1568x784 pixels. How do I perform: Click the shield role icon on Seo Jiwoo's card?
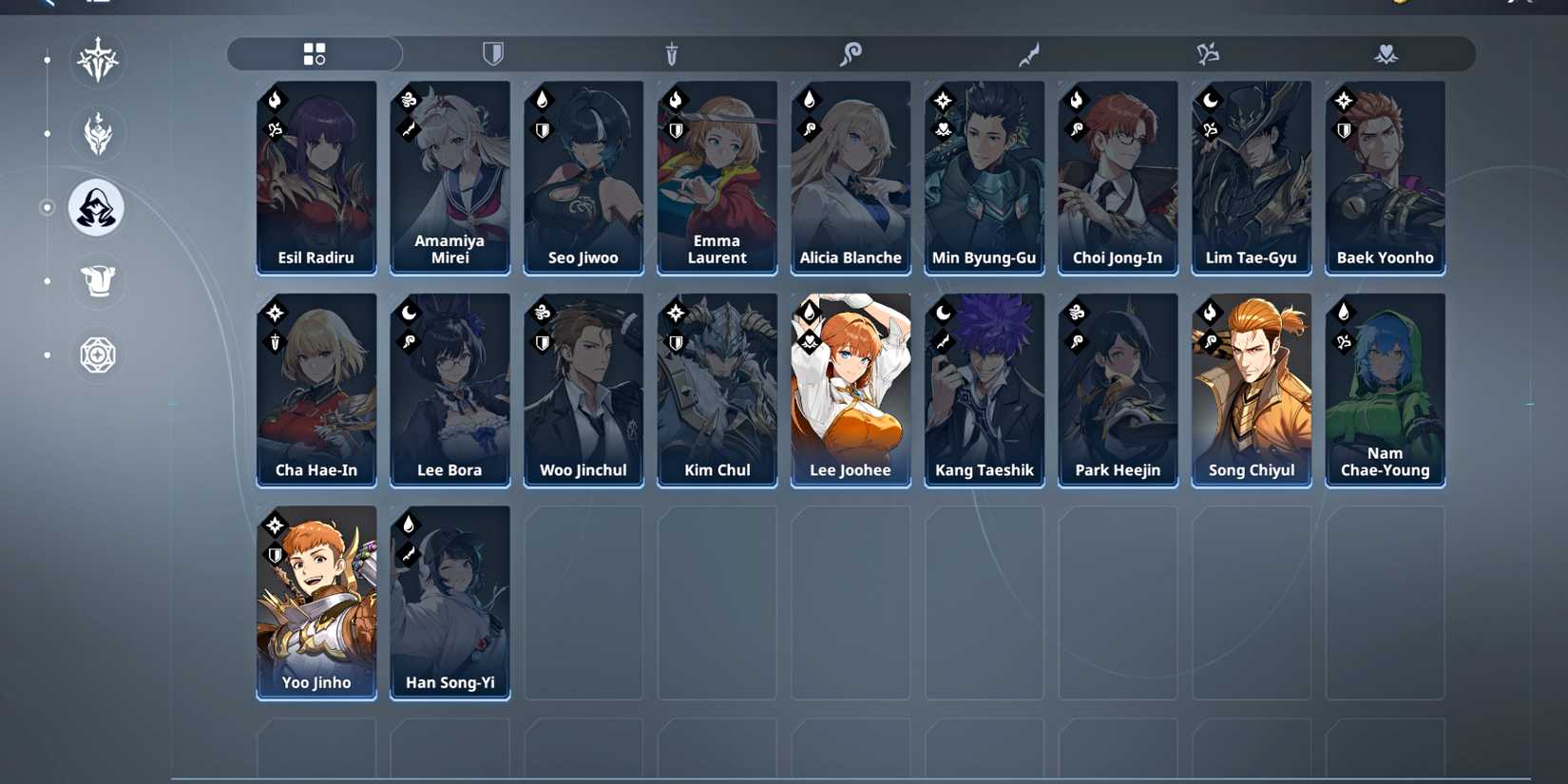click(x=541, y=130)
